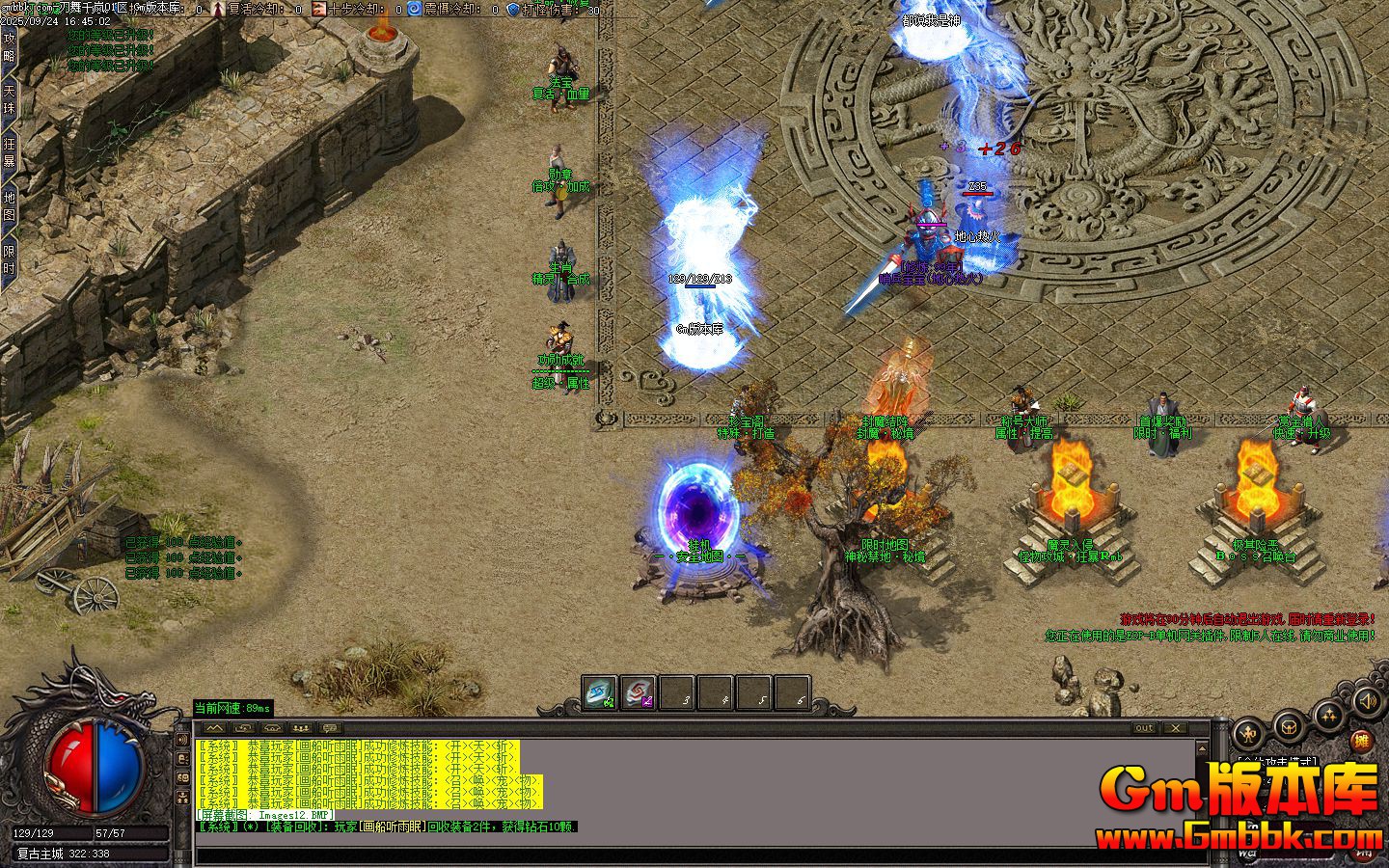Open the character warrior icon button
The width and height of the screenshot is (1389, 868).
[1249, 732]
